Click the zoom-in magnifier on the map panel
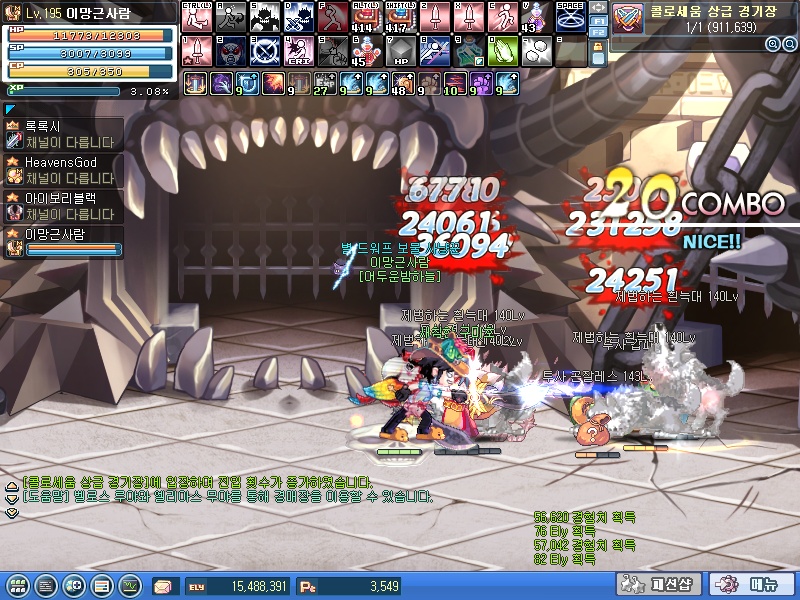Image resolution: width=800 pixels, height=600 pixels. (773, 44)
